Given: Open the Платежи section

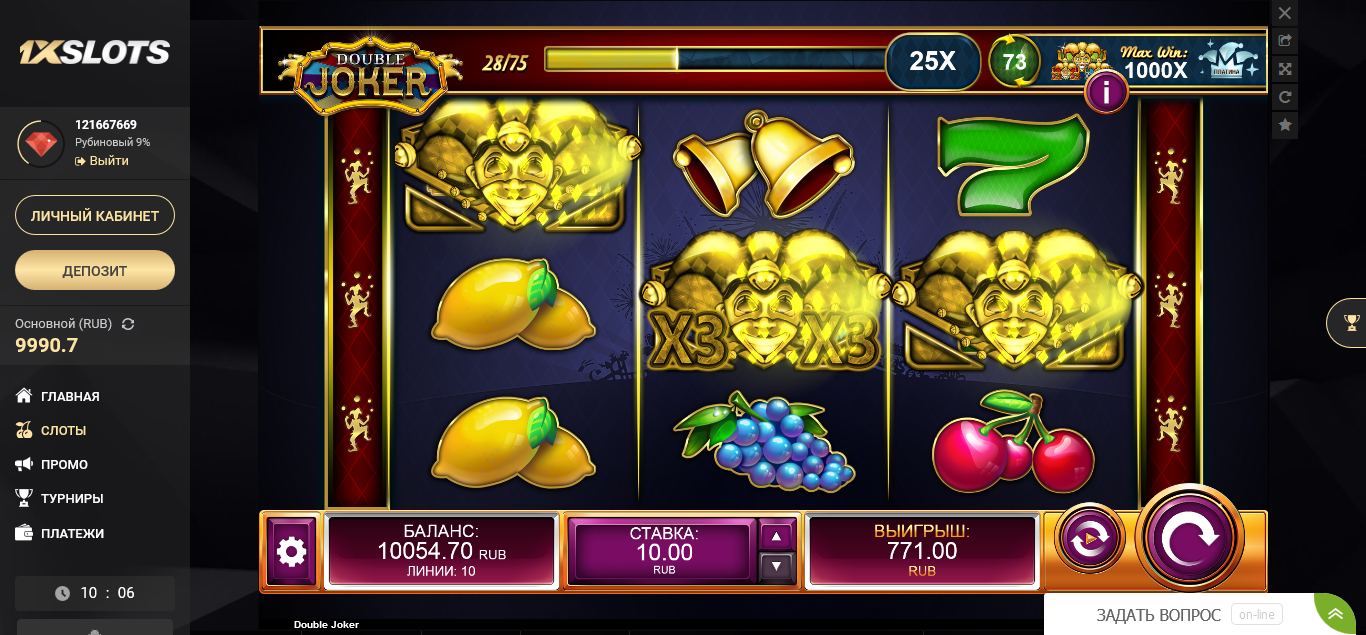Looking at the screenshot, I should [x=72, y=533].
